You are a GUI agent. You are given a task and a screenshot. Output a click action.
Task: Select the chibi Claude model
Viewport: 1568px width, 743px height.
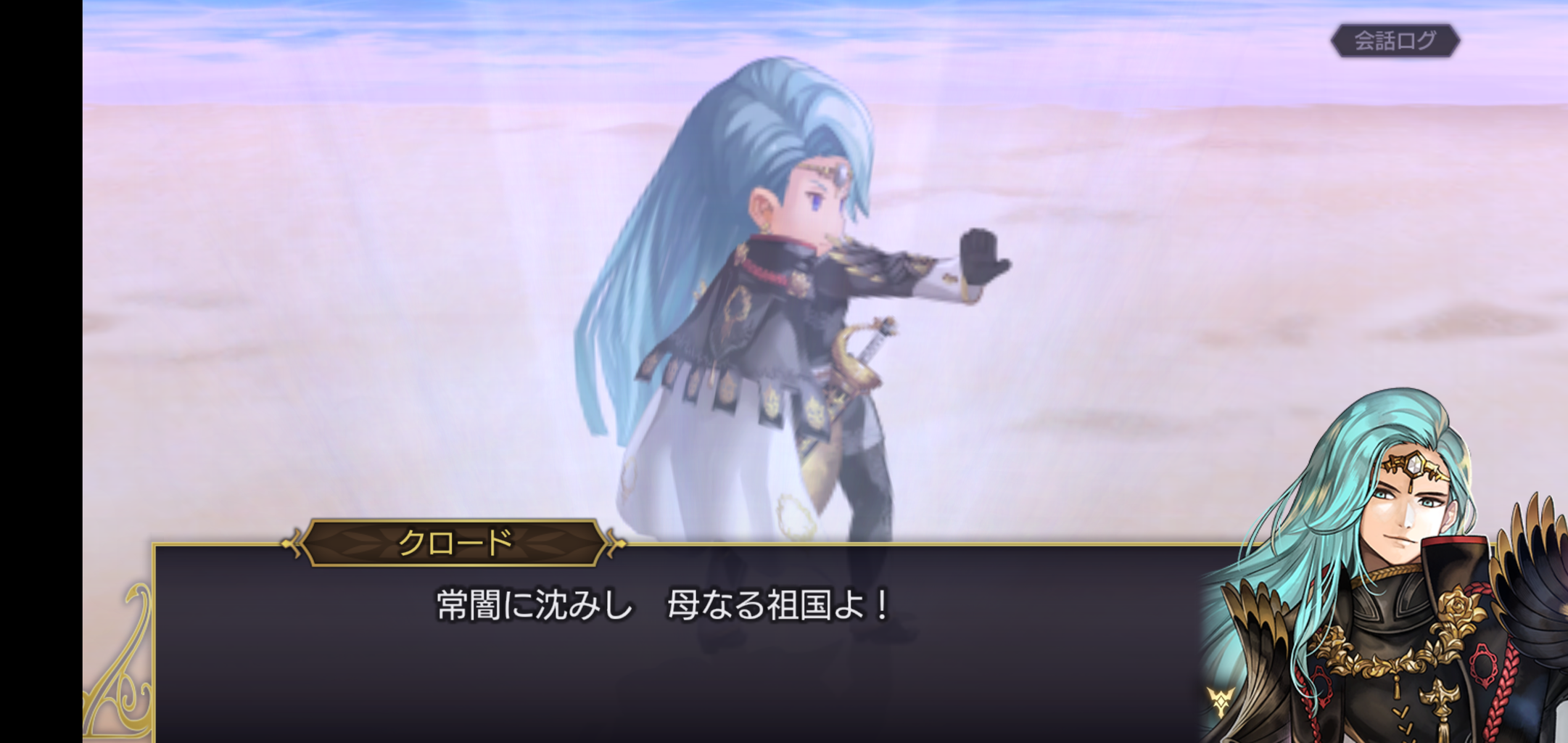783,327
